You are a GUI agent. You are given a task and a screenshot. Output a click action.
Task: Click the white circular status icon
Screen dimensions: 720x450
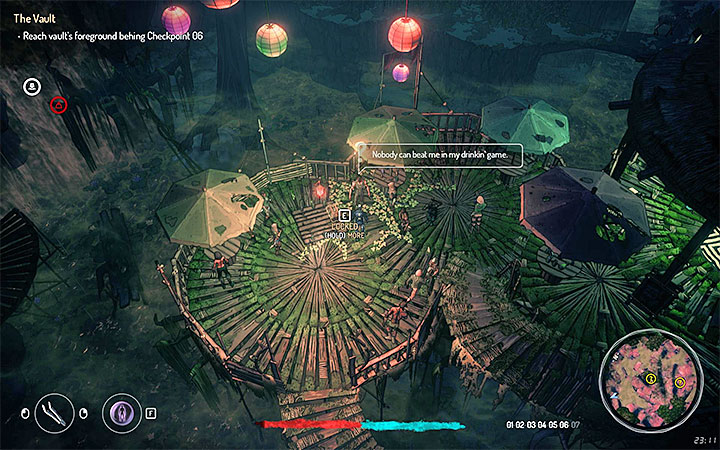click(x=32, y=86)
